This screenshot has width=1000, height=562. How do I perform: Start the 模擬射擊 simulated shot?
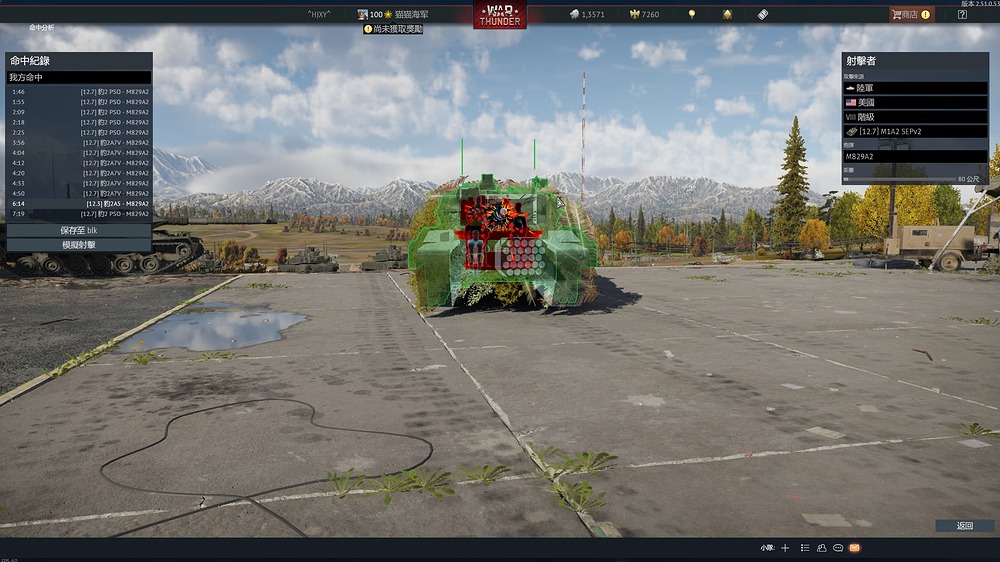tap(79, 244)
